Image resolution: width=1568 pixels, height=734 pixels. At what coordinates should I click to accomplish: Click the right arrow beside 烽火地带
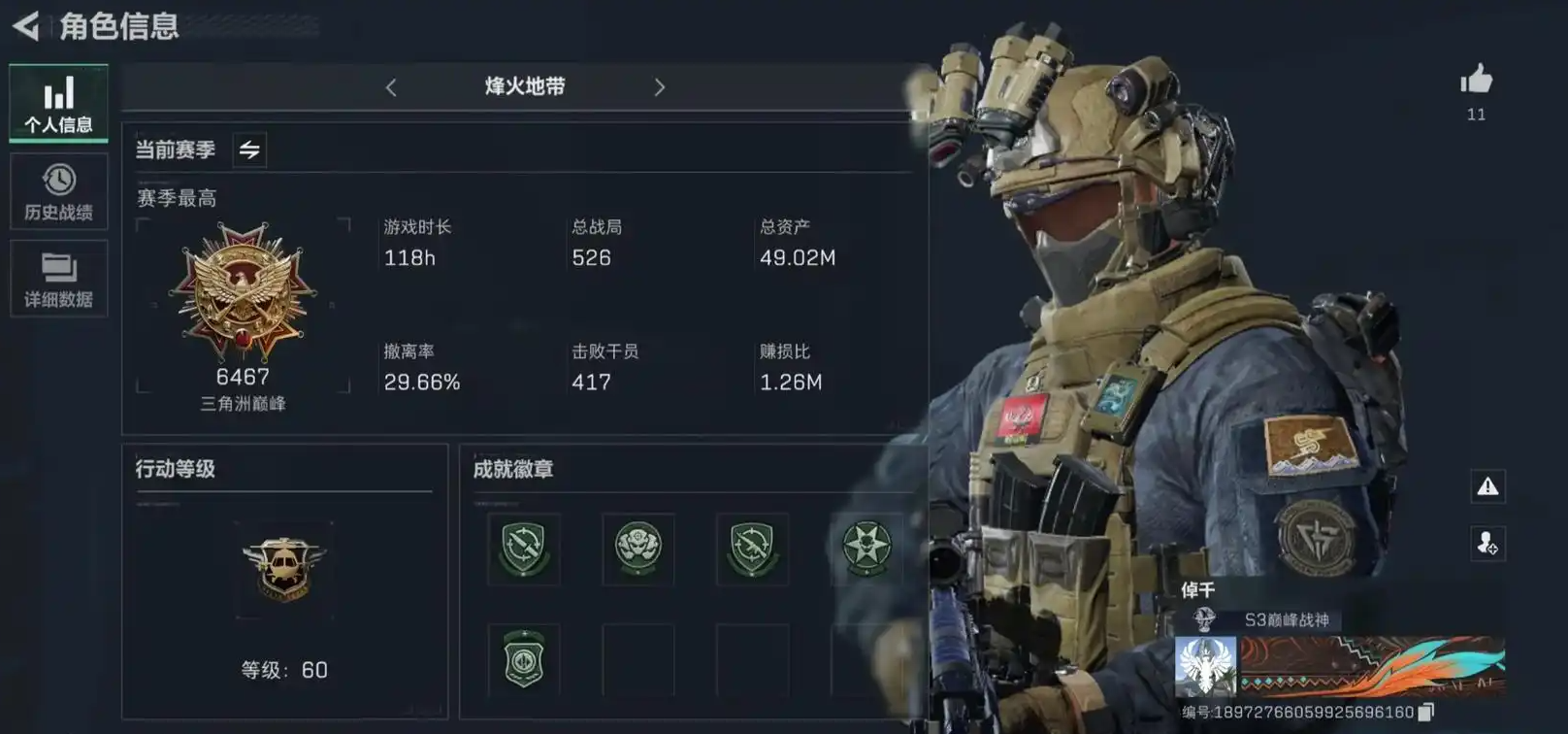(660, 87)
